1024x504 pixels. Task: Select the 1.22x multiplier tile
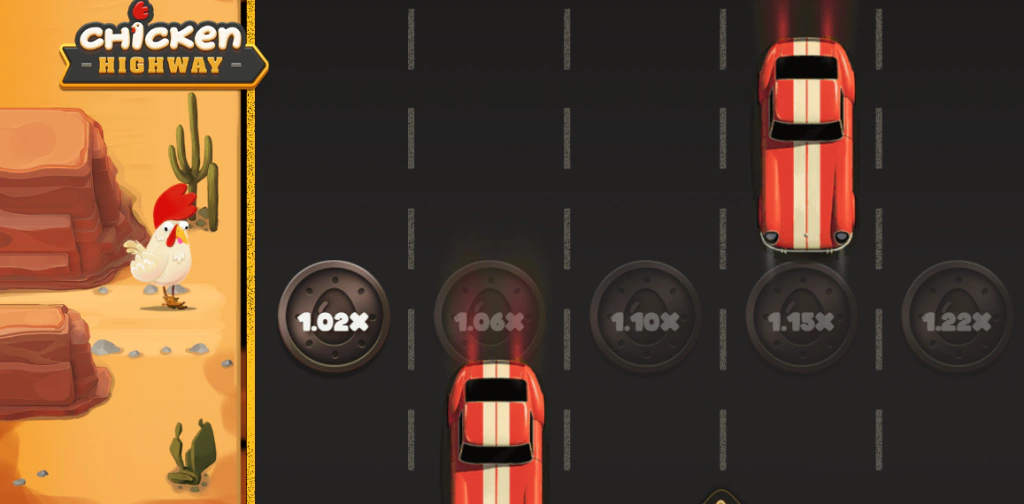957,316
